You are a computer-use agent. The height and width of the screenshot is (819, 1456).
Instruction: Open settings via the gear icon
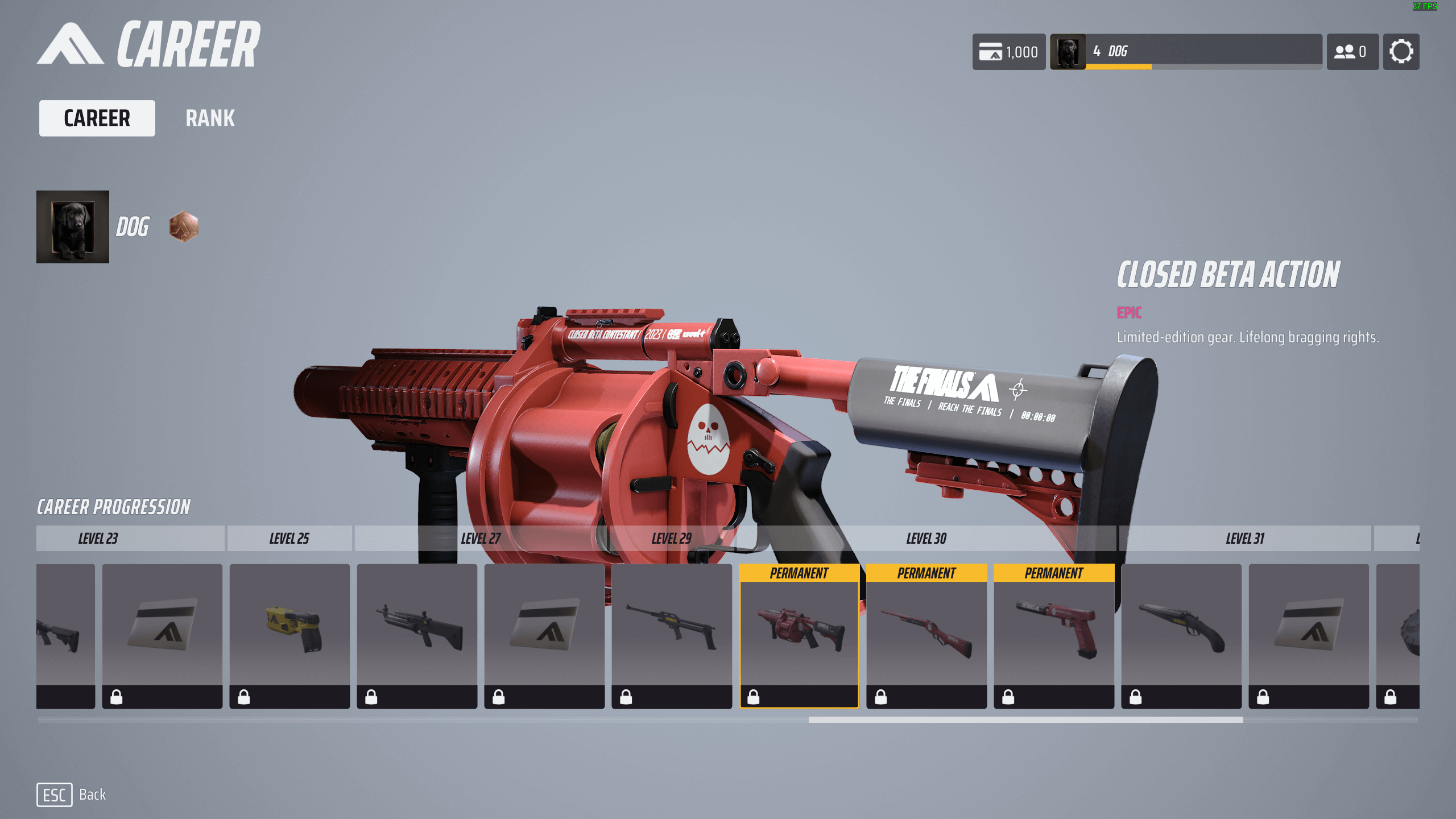point(1401,52)
